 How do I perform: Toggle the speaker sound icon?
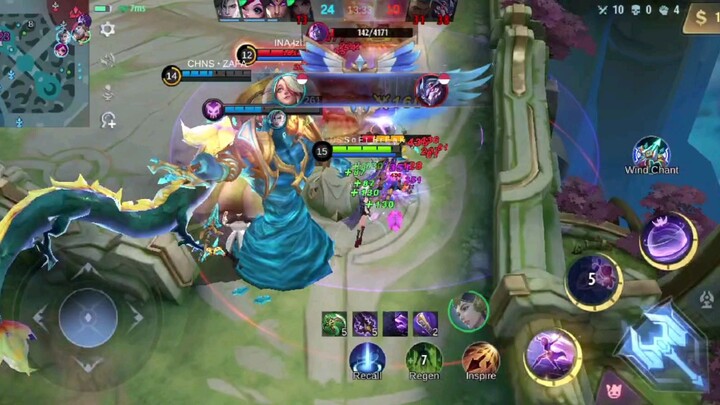coord(108,60)
